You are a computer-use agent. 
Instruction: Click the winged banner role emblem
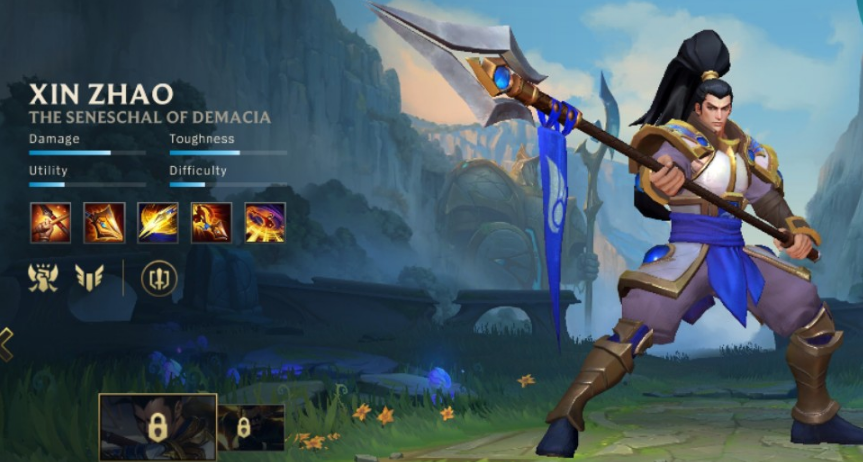pyautogui.click(x=90, y=277)
